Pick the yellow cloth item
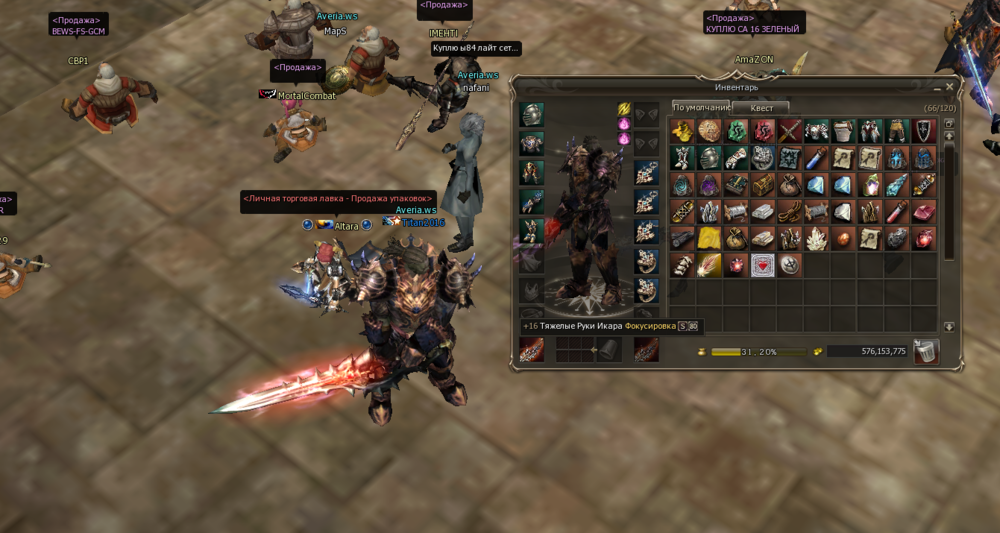Viewport: 1000px width, 533px height. pyautogui.click(x=709, y=239)
